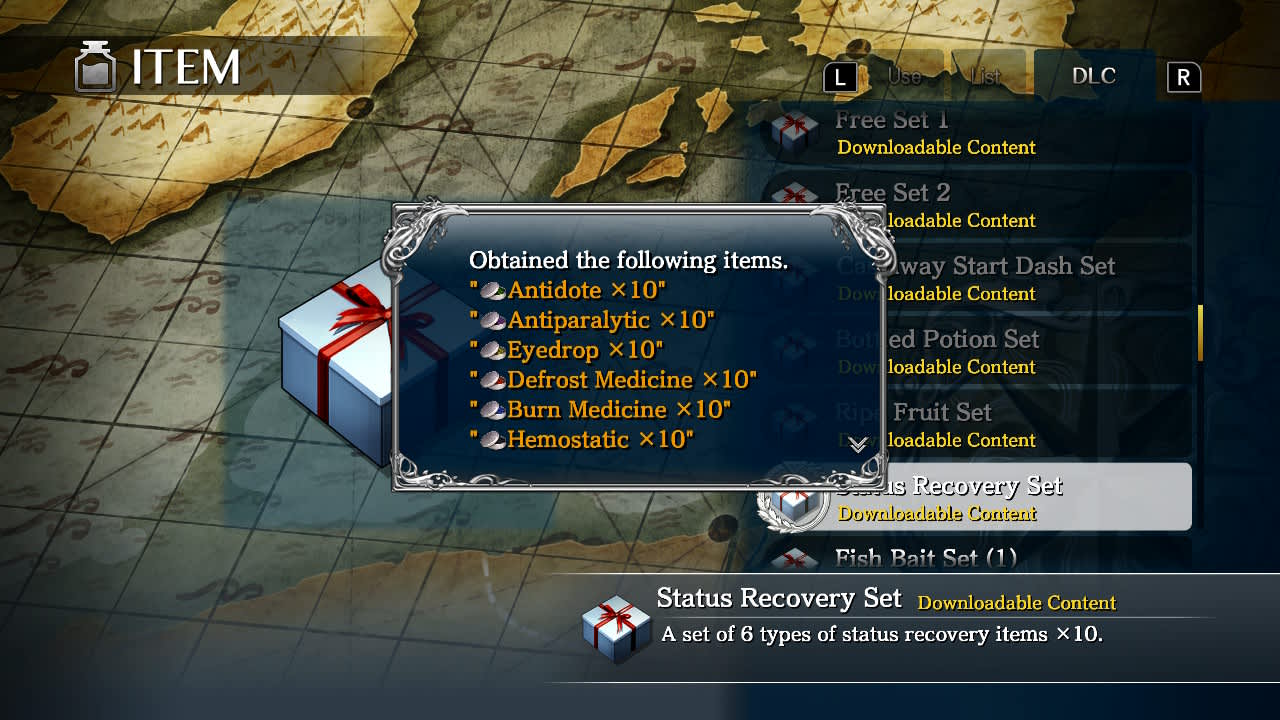Advance the obtained items popup arrow
The image size is (1280, 720).
pos(857,445)
